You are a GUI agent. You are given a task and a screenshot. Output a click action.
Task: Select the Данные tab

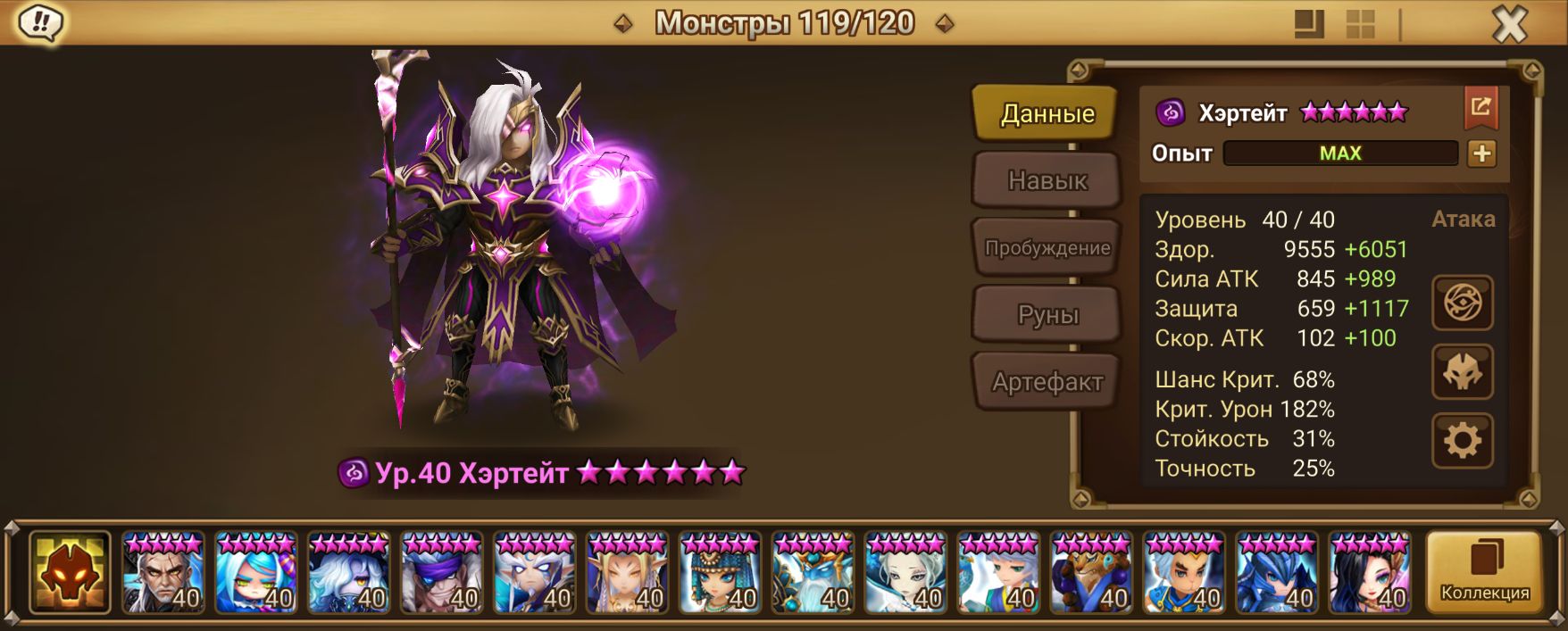(1047, 113)
